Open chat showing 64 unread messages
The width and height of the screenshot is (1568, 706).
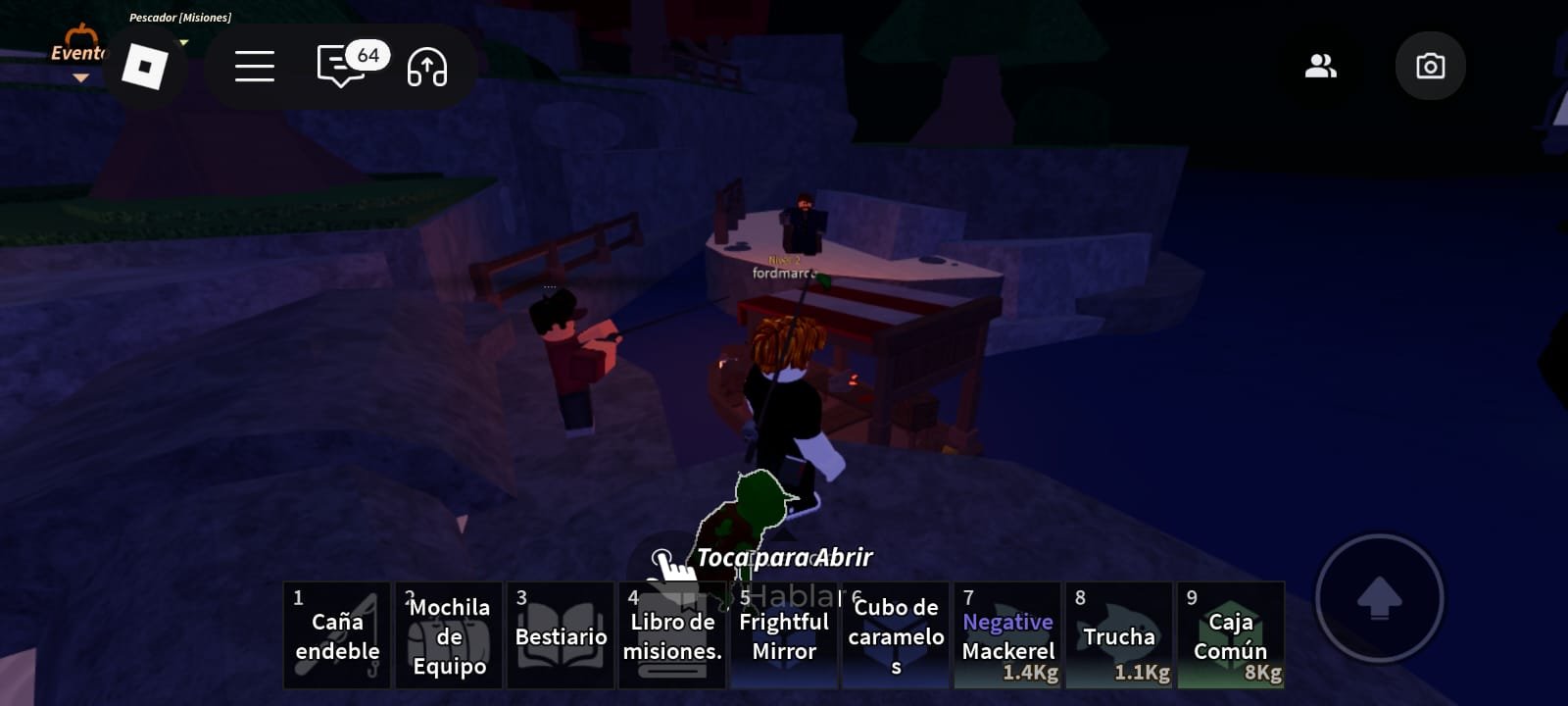pyautogui.click(x=340, y=67)
